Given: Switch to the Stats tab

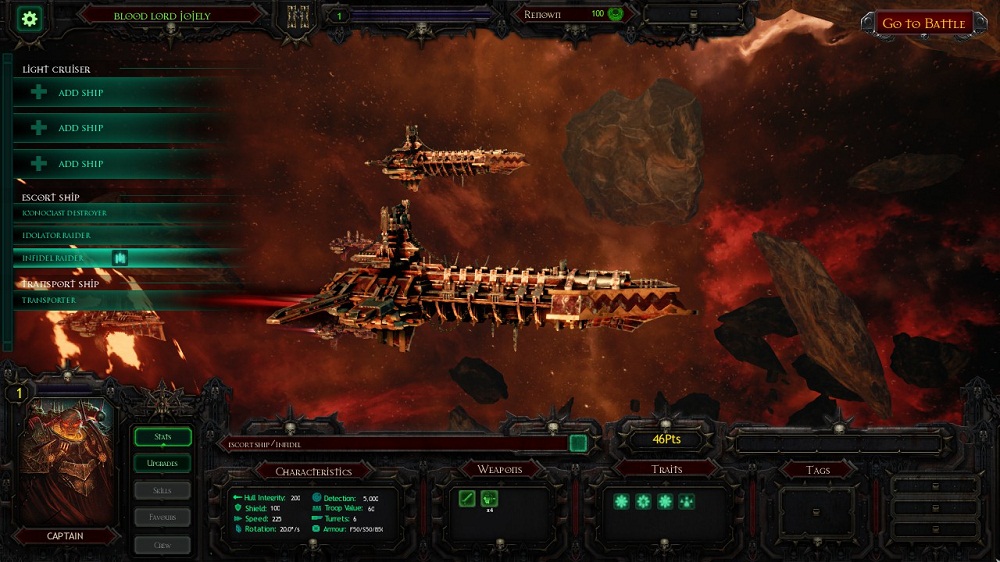Looking at the screenshot, I should [162, 437].
